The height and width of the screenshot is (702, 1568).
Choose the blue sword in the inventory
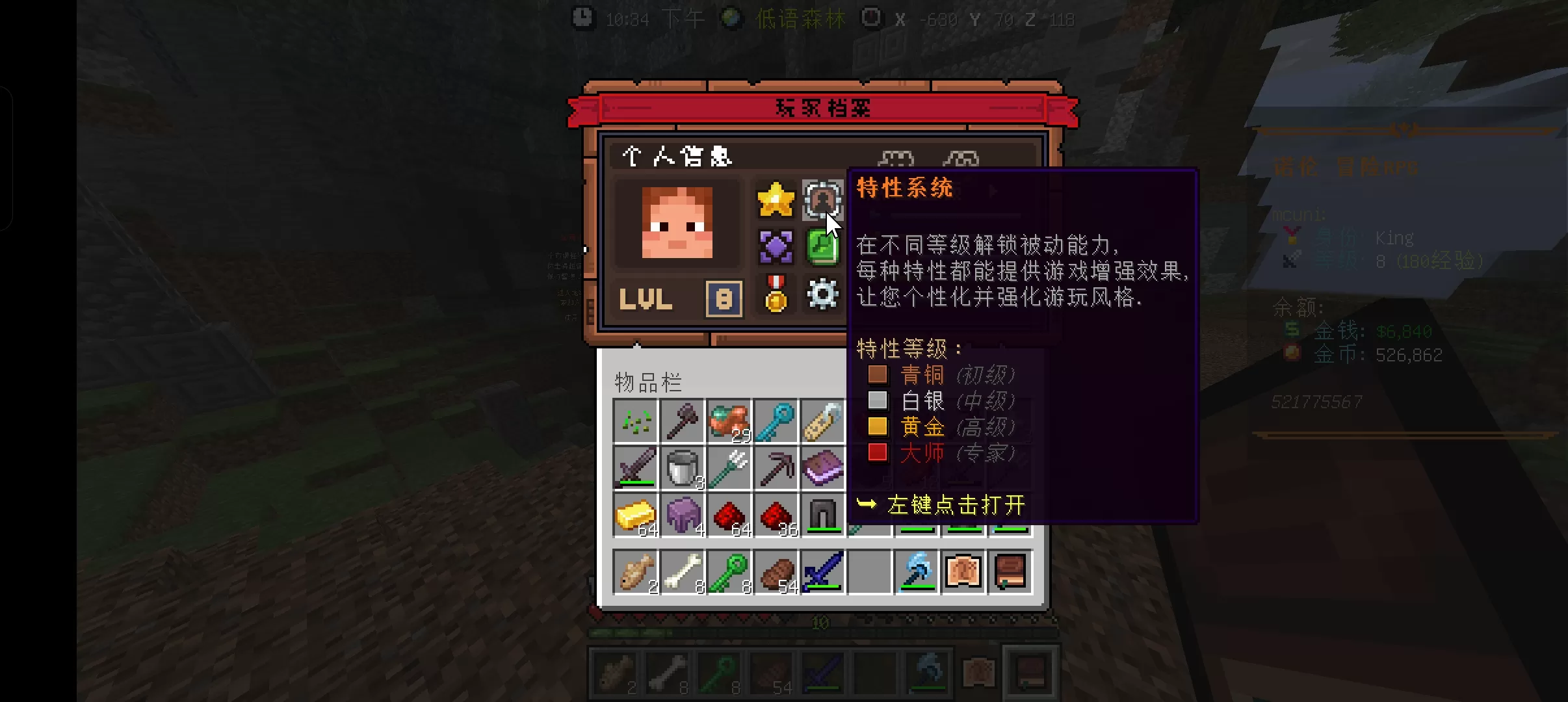[x=823, y=572]
